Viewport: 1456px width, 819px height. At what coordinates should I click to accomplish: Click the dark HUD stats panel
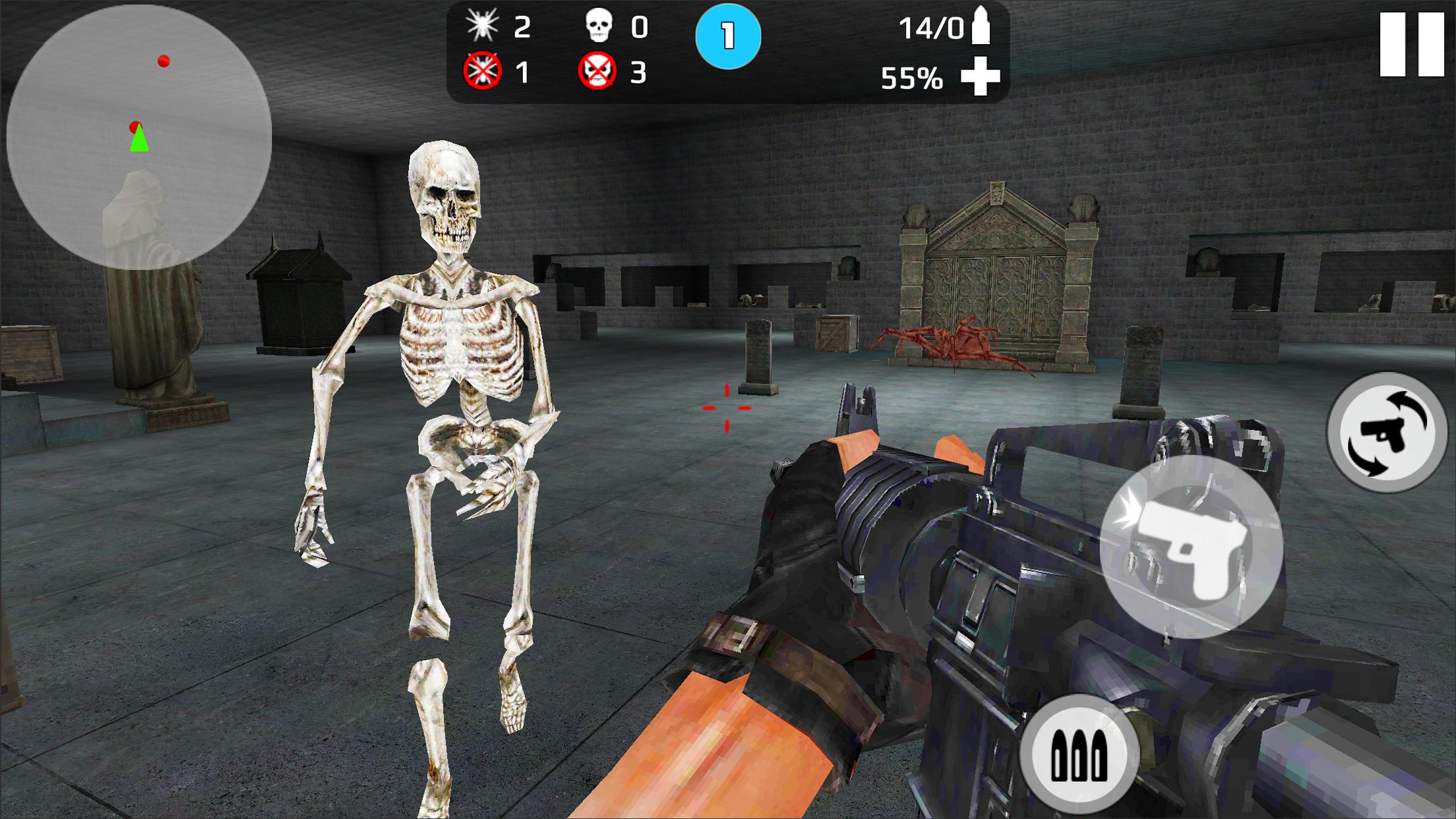(725, 51)
